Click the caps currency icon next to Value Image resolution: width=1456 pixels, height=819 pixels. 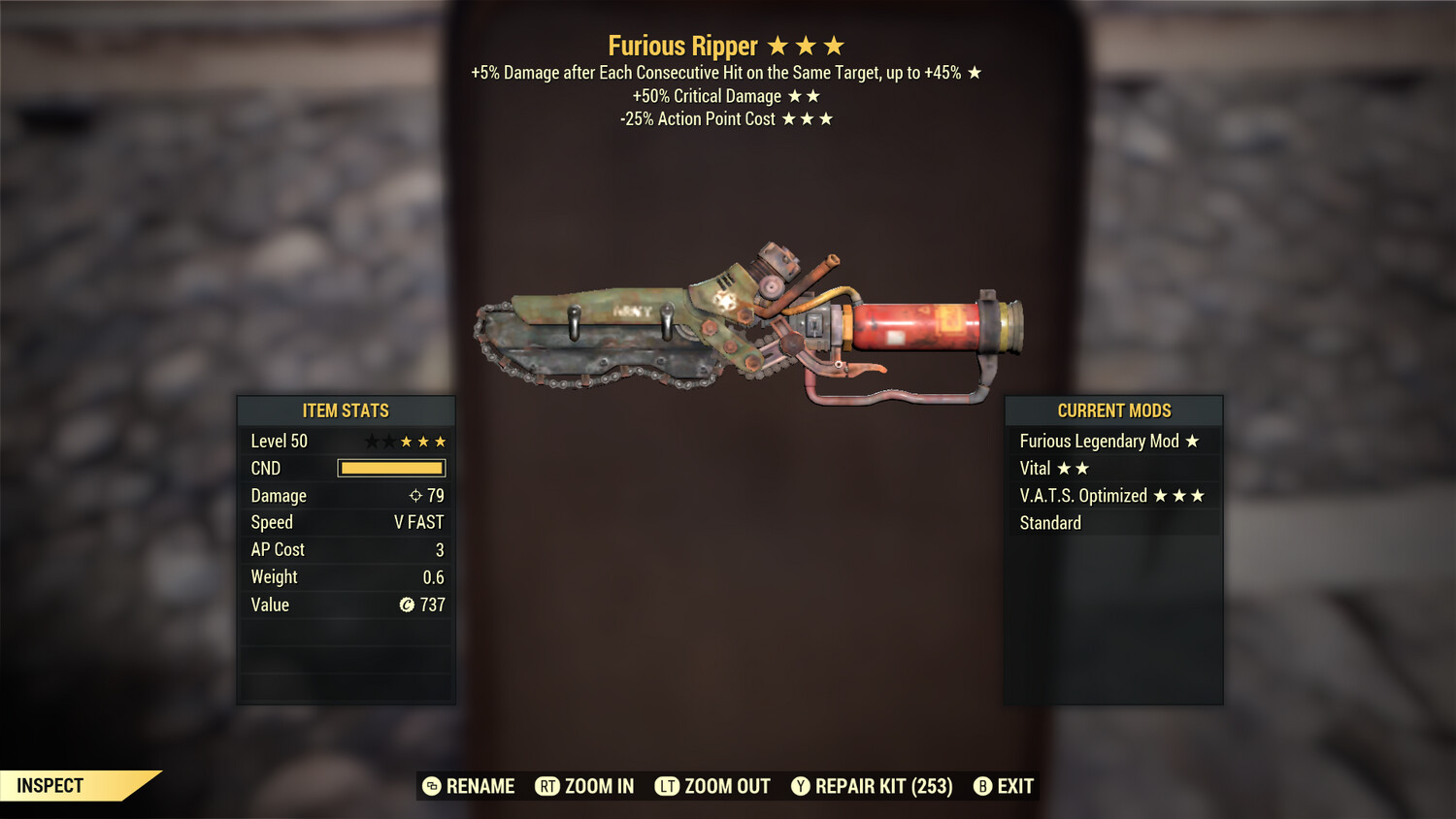click(x=406, y=605)
